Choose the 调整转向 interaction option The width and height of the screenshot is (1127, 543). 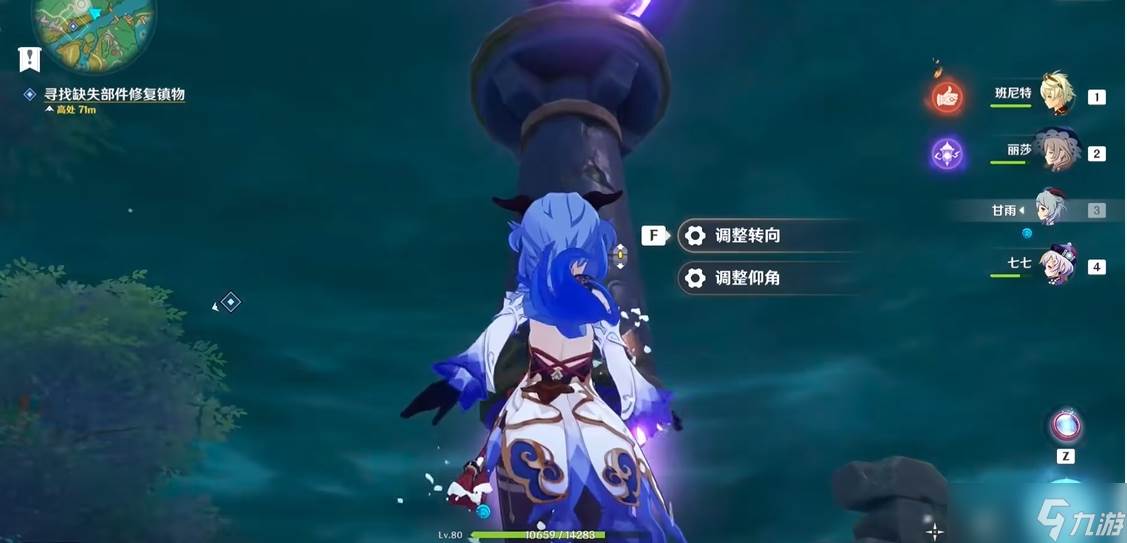(x=747, y=236)
